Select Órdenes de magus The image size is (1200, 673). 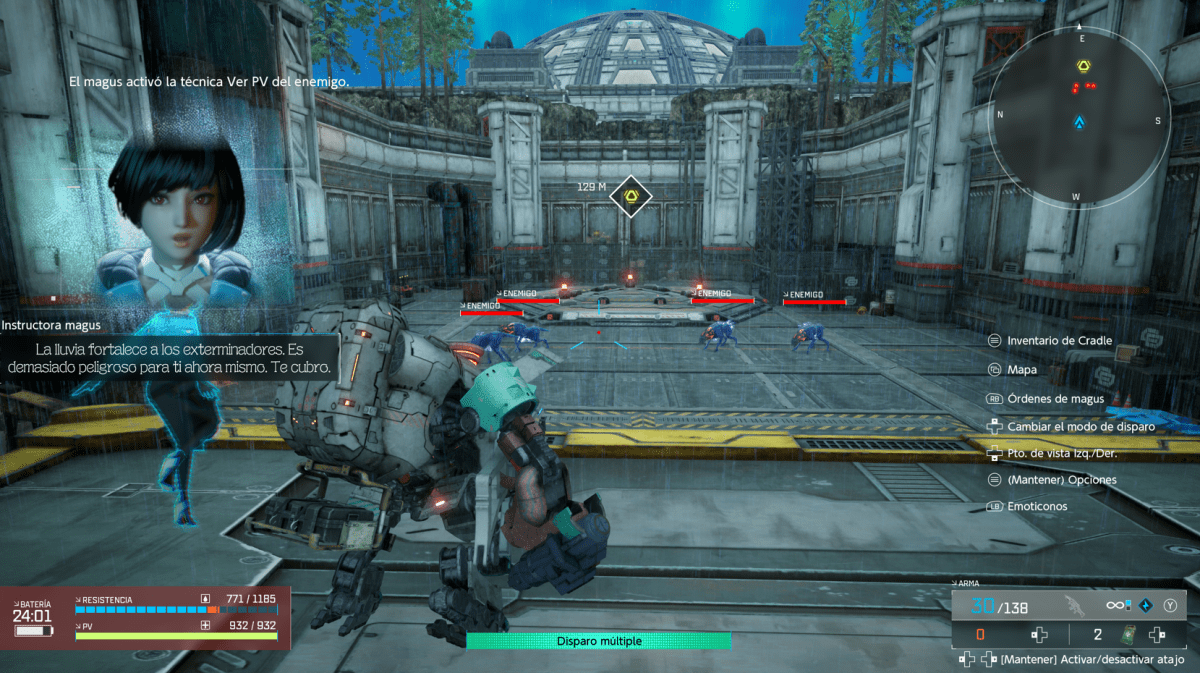1055,399
